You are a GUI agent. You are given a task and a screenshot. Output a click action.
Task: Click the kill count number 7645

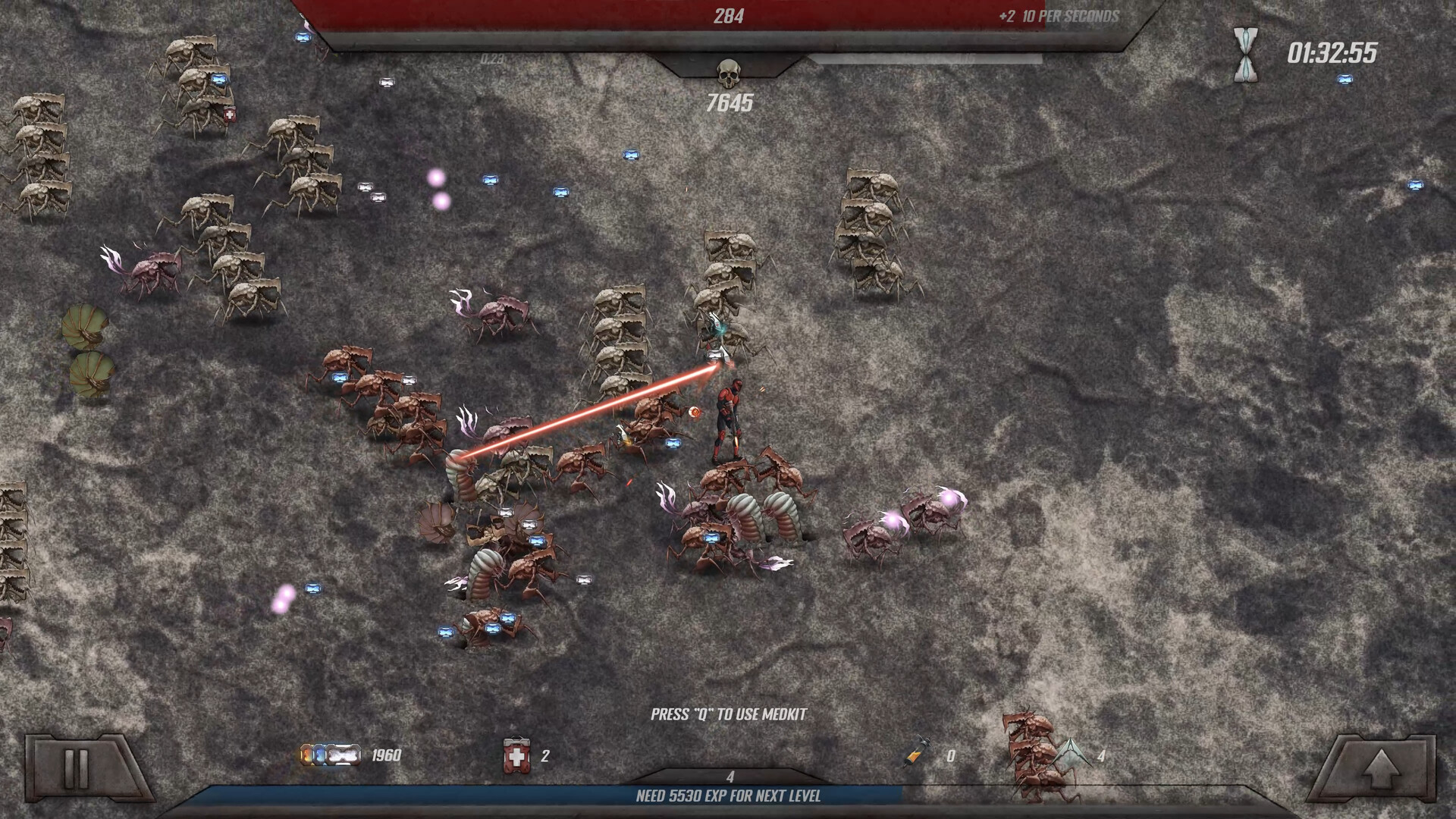click(729, 99)
